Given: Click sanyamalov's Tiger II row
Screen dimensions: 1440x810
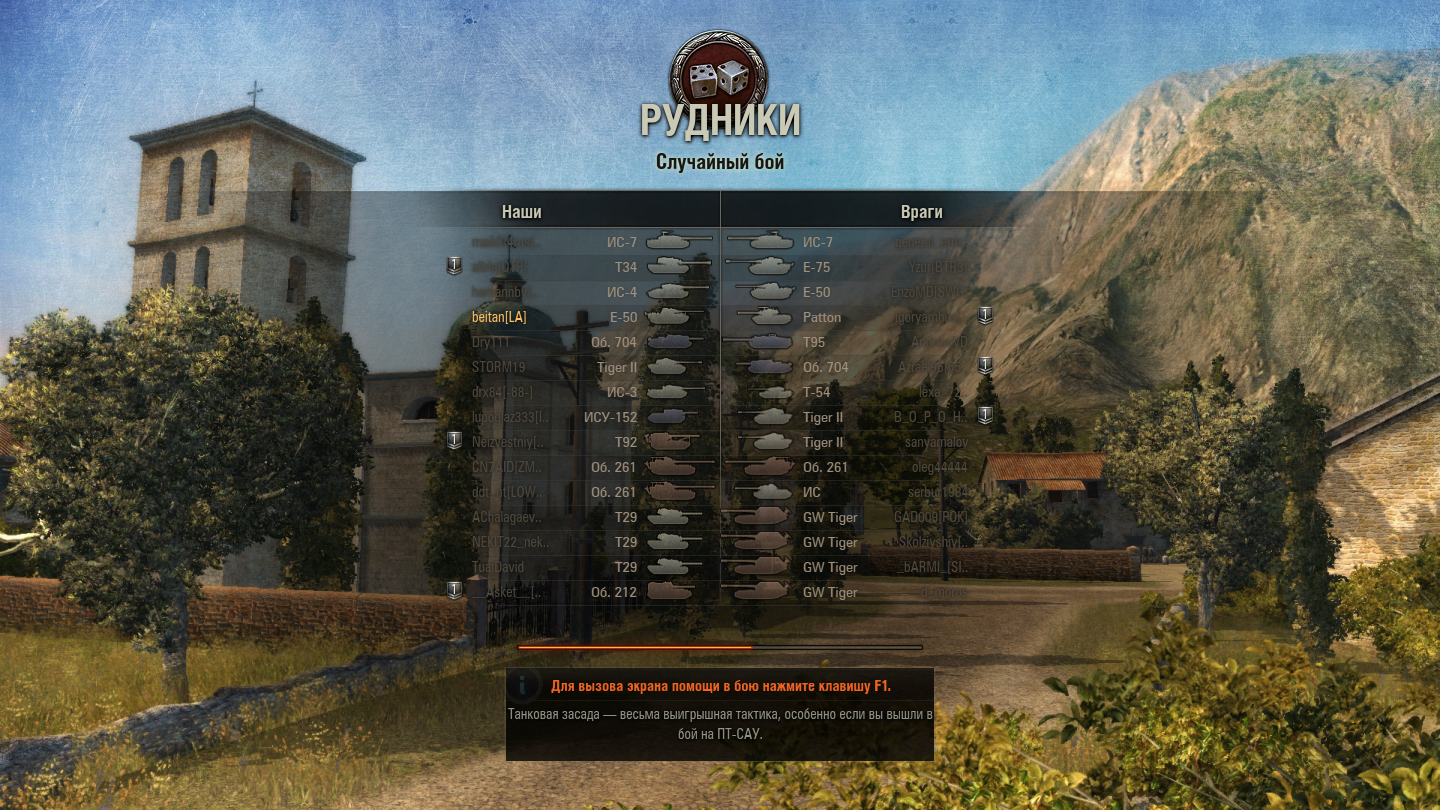Looking at the screenshot, I should pyautogui.click(x=860, y=442).
